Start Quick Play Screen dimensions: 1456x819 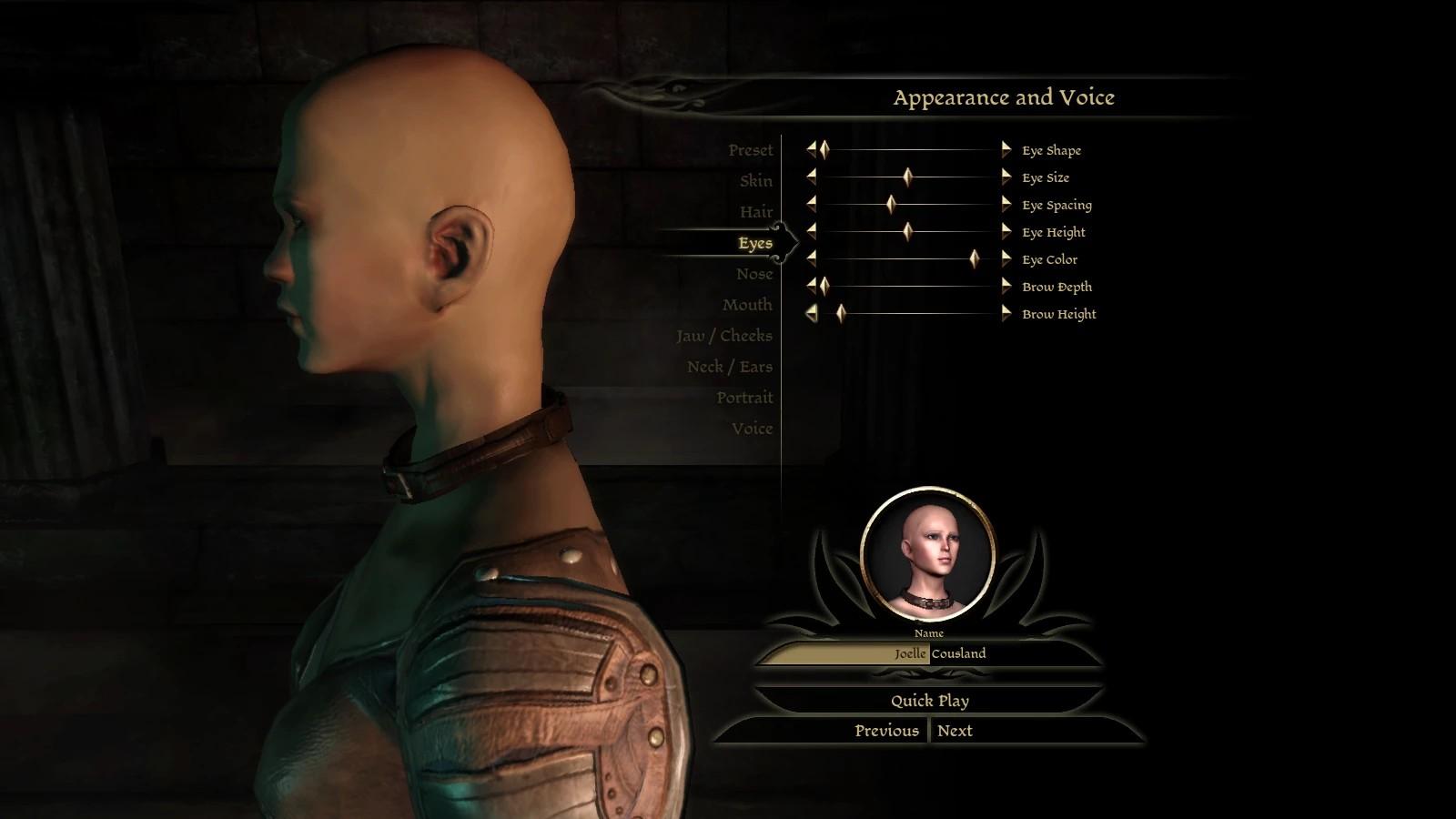(929, 701)
